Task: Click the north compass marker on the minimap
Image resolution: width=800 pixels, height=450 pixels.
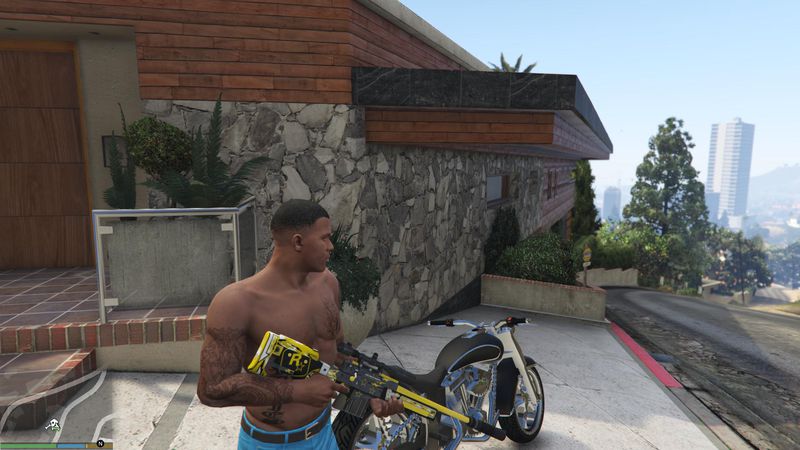Action: coord(100,441)
